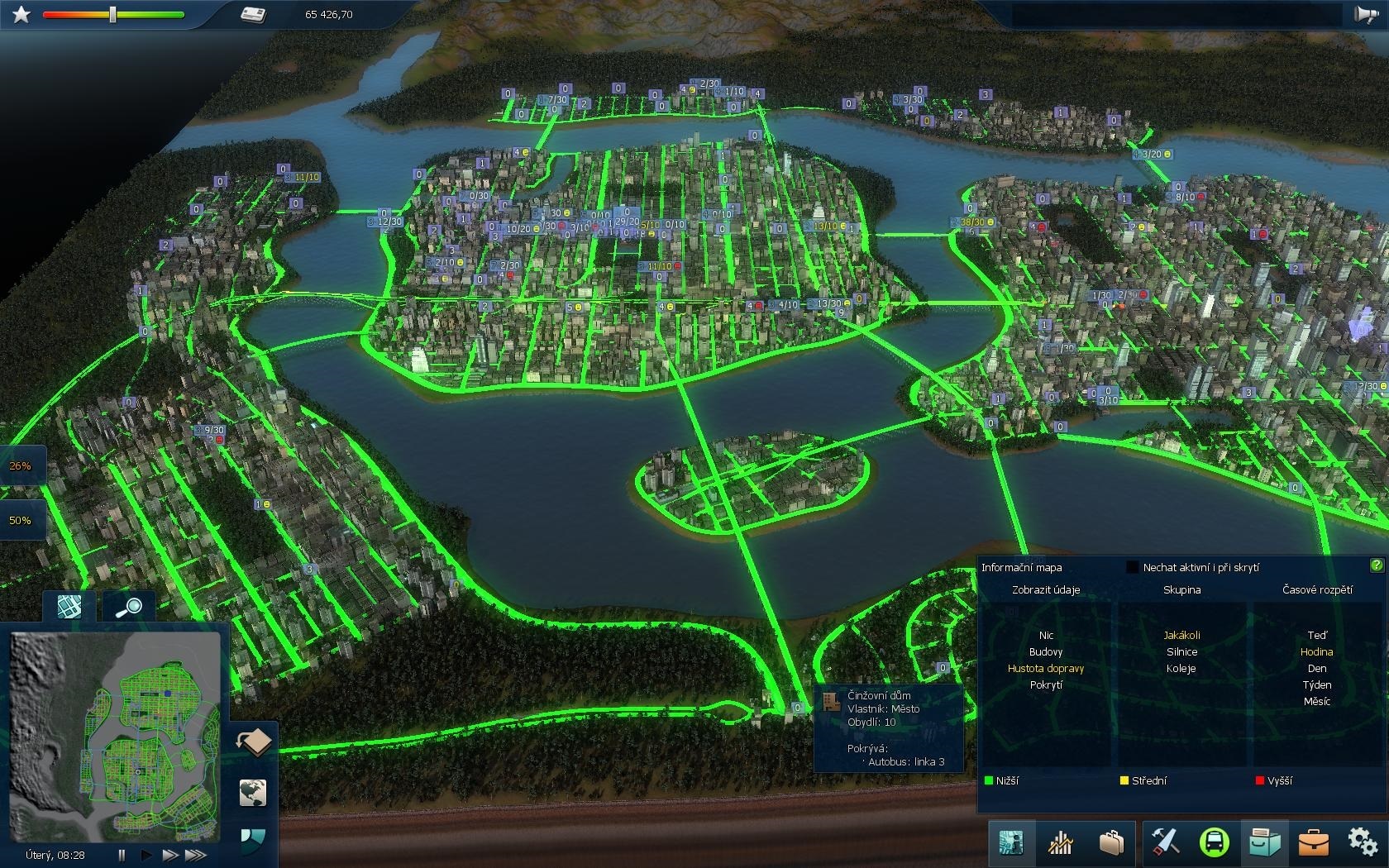Viewport: 1389px width, 868px height.
Task: Open the information map help button
Action: (1377, 565)
